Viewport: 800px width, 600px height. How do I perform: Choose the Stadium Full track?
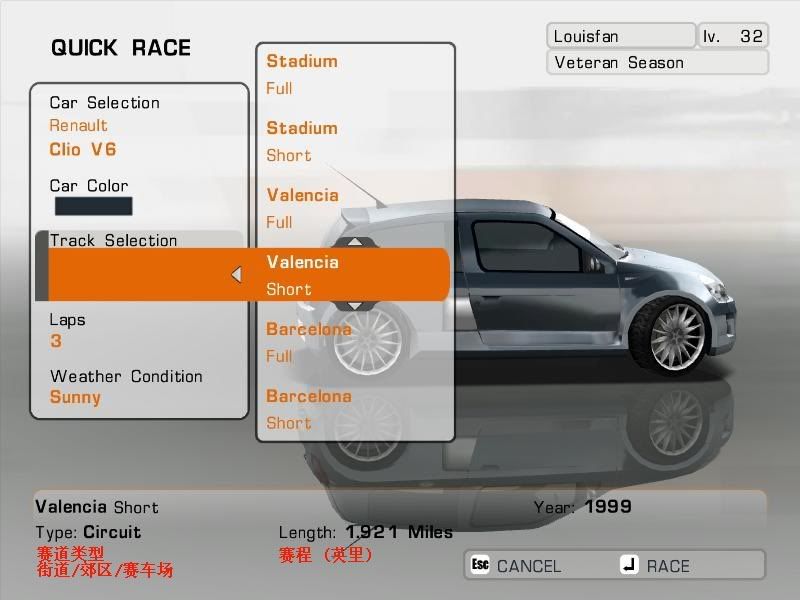(x=355, y=75)
